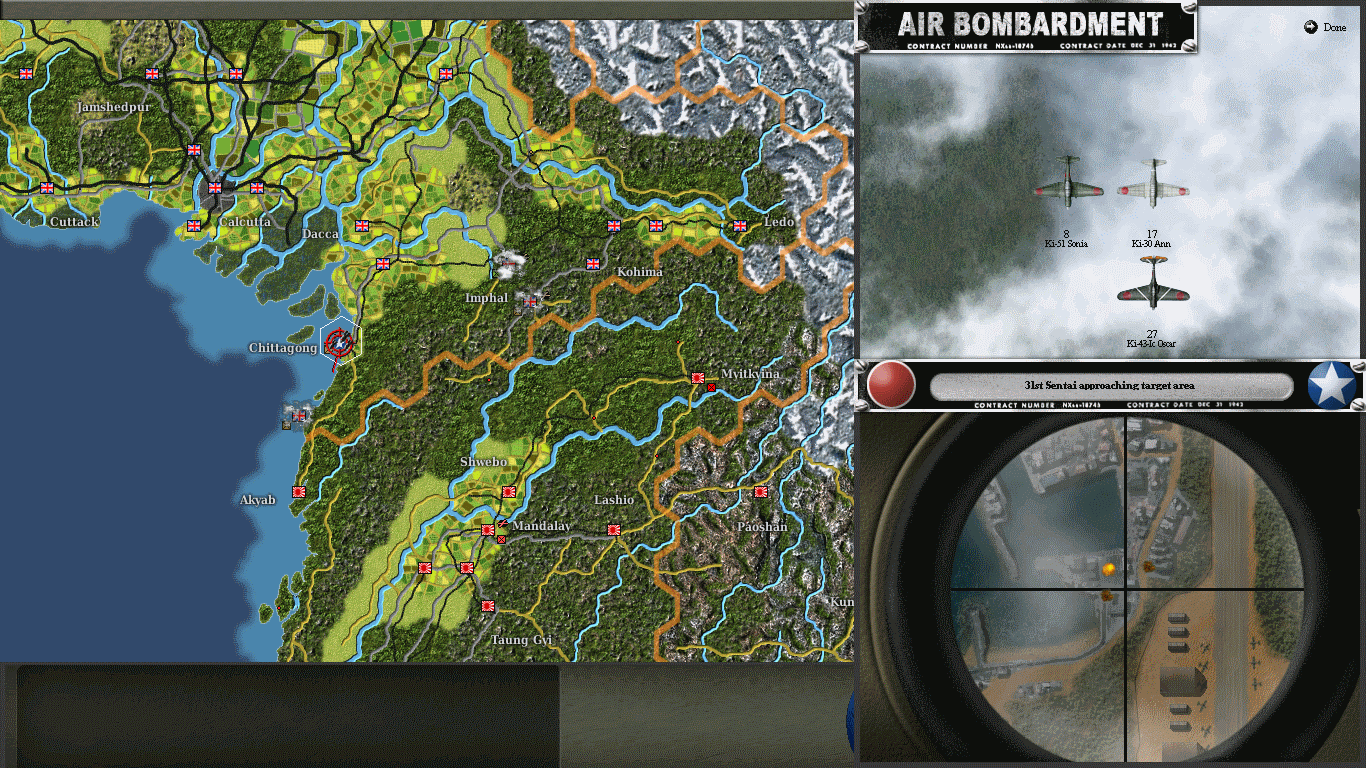Select the Ki-30 Ann bomber icon

[1155, 184]
